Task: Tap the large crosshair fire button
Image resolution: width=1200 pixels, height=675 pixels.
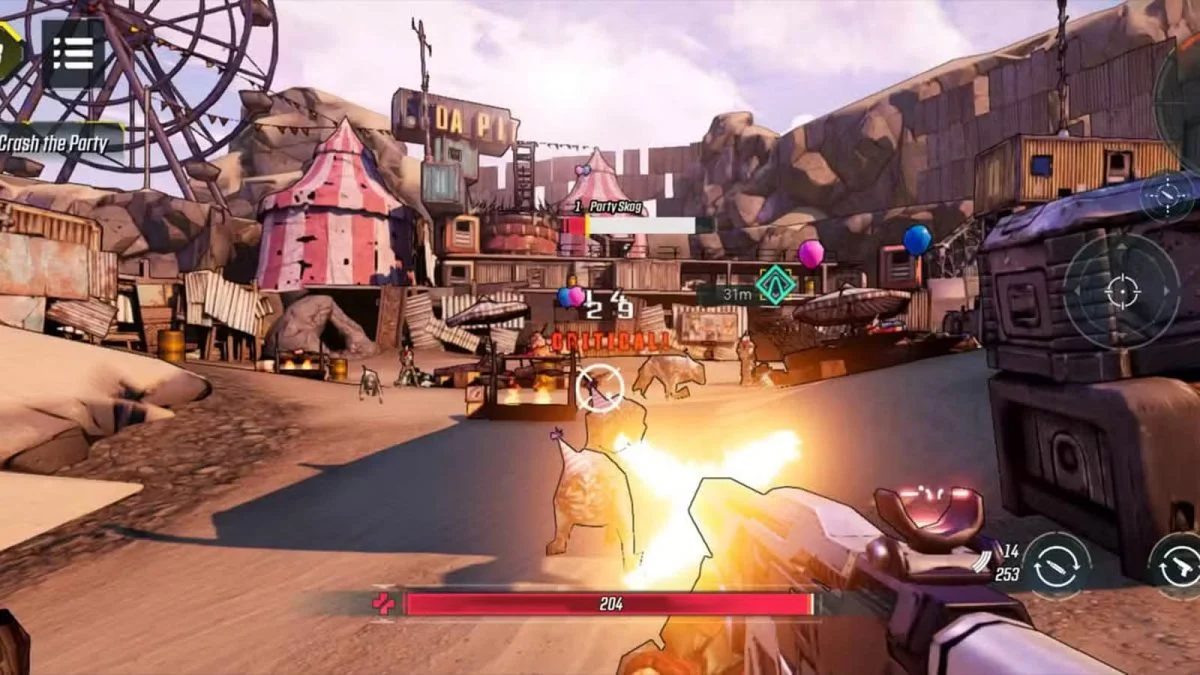Action: click(x=1121, y=292)
